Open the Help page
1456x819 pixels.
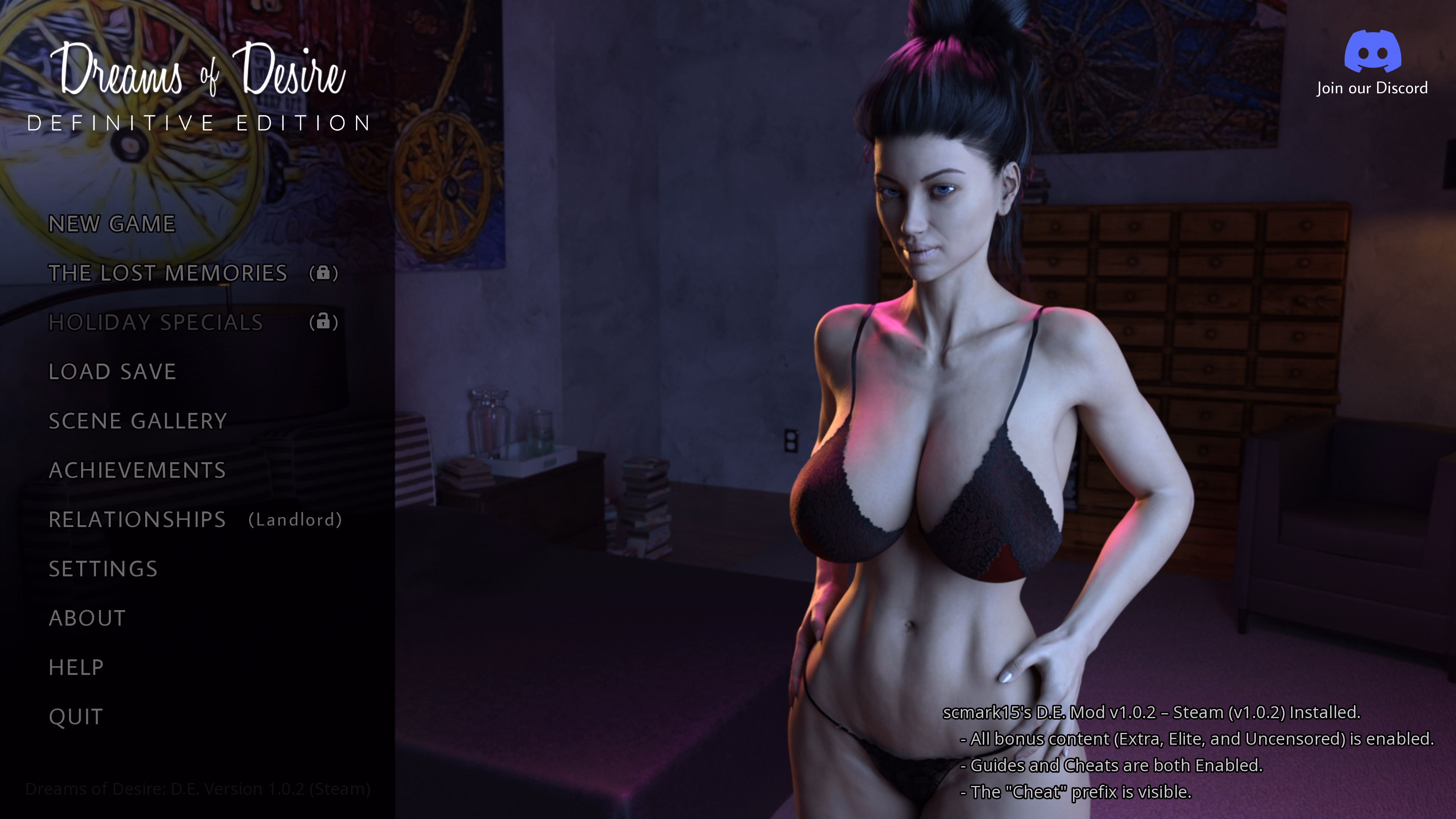tap(76, 667)
